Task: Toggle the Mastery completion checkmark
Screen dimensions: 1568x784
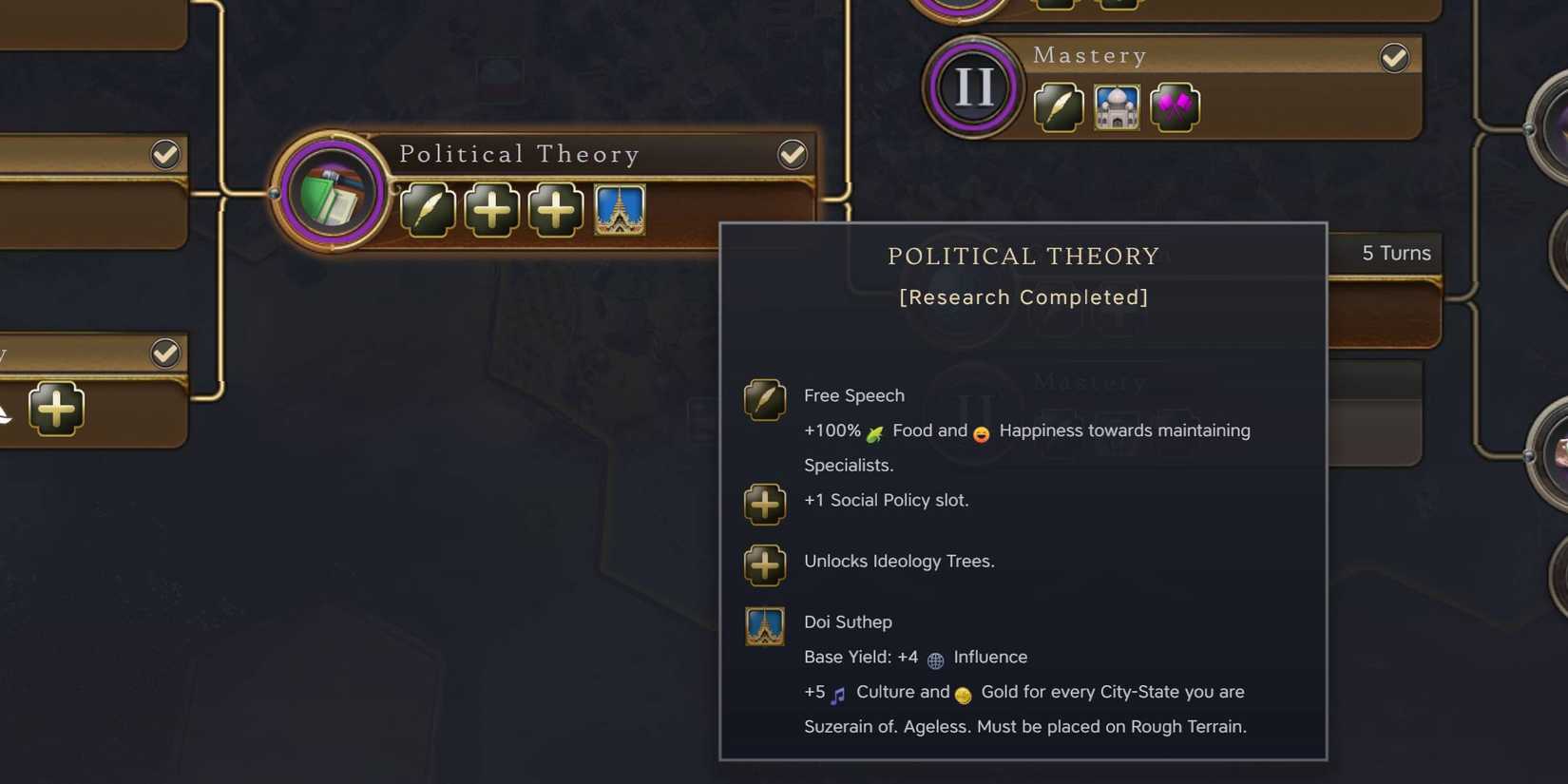Action: 1394,58
